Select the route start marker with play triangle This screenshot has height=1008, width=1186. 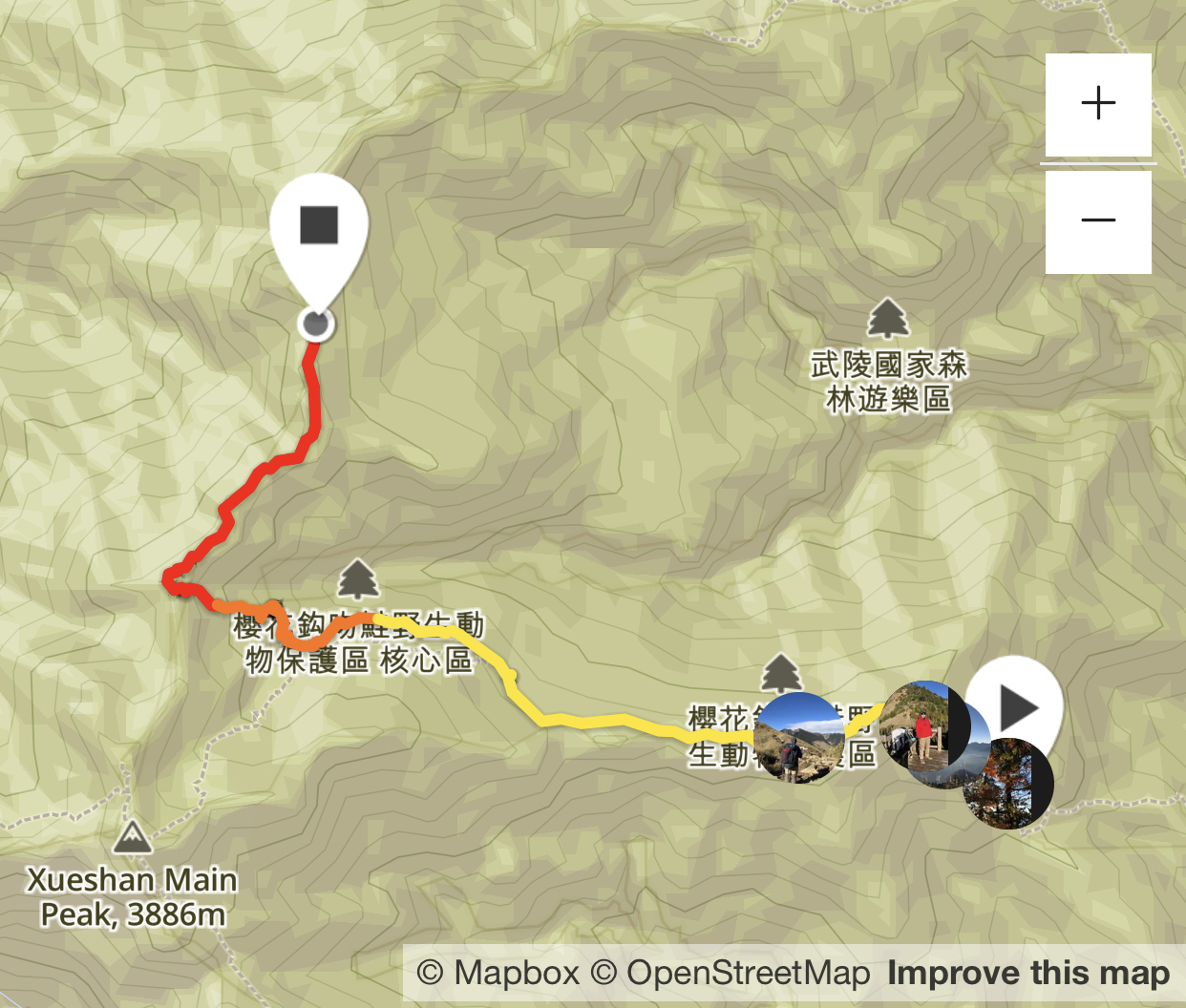coord(1018,707)
